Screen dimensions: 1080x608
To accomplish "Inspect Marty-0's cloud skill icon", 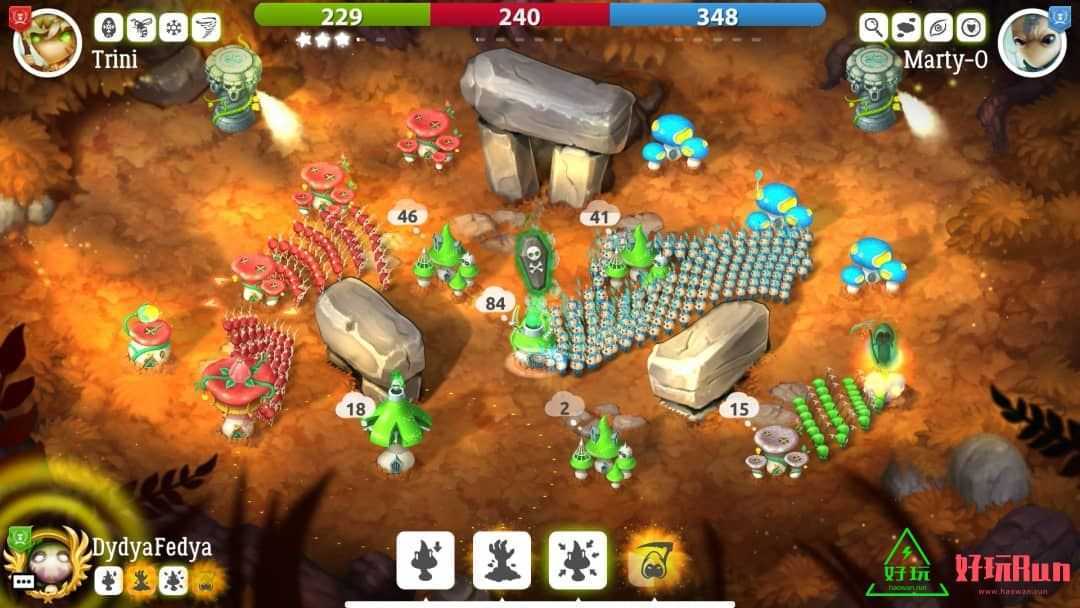I will coord(906,27).
